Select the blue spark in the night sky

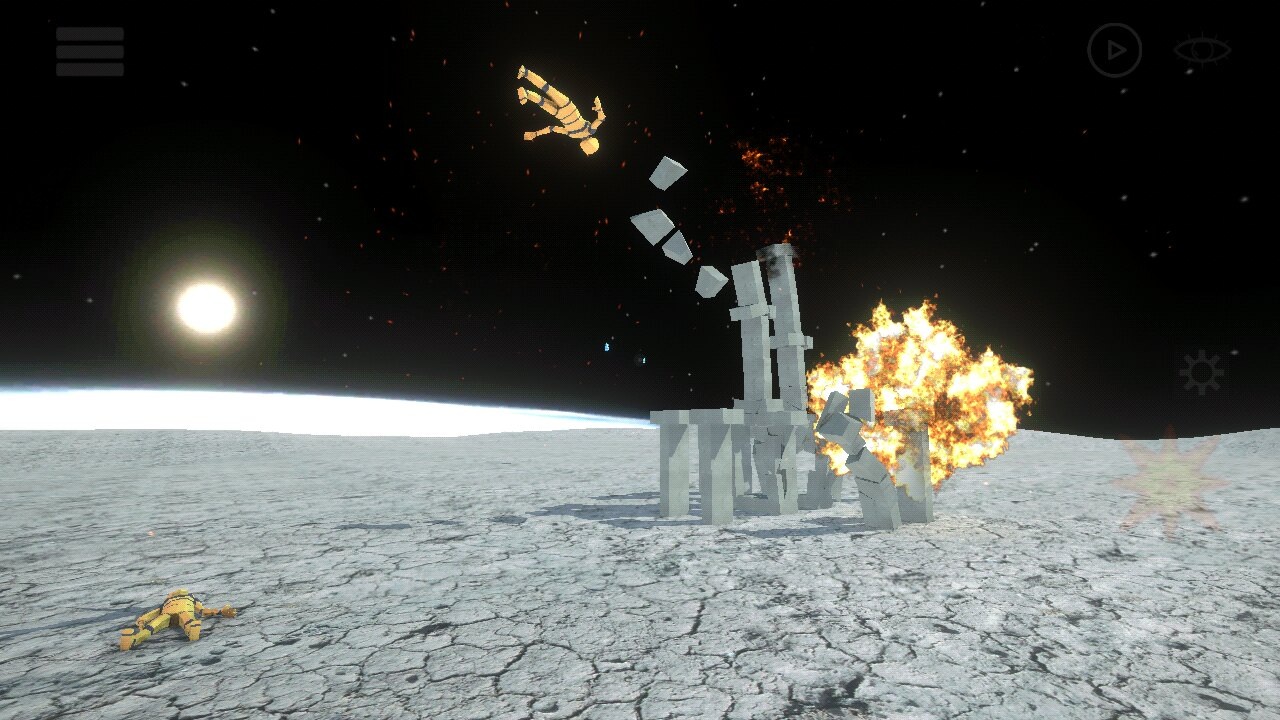coord(607,347)
